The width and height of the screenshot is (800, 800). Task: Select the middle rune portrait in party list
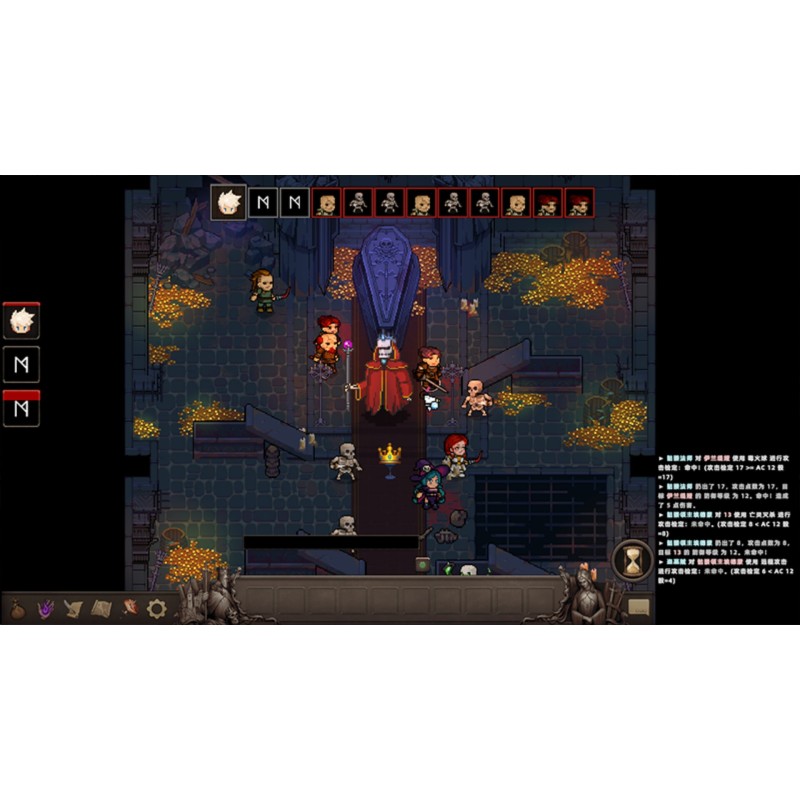pos(21,365)
